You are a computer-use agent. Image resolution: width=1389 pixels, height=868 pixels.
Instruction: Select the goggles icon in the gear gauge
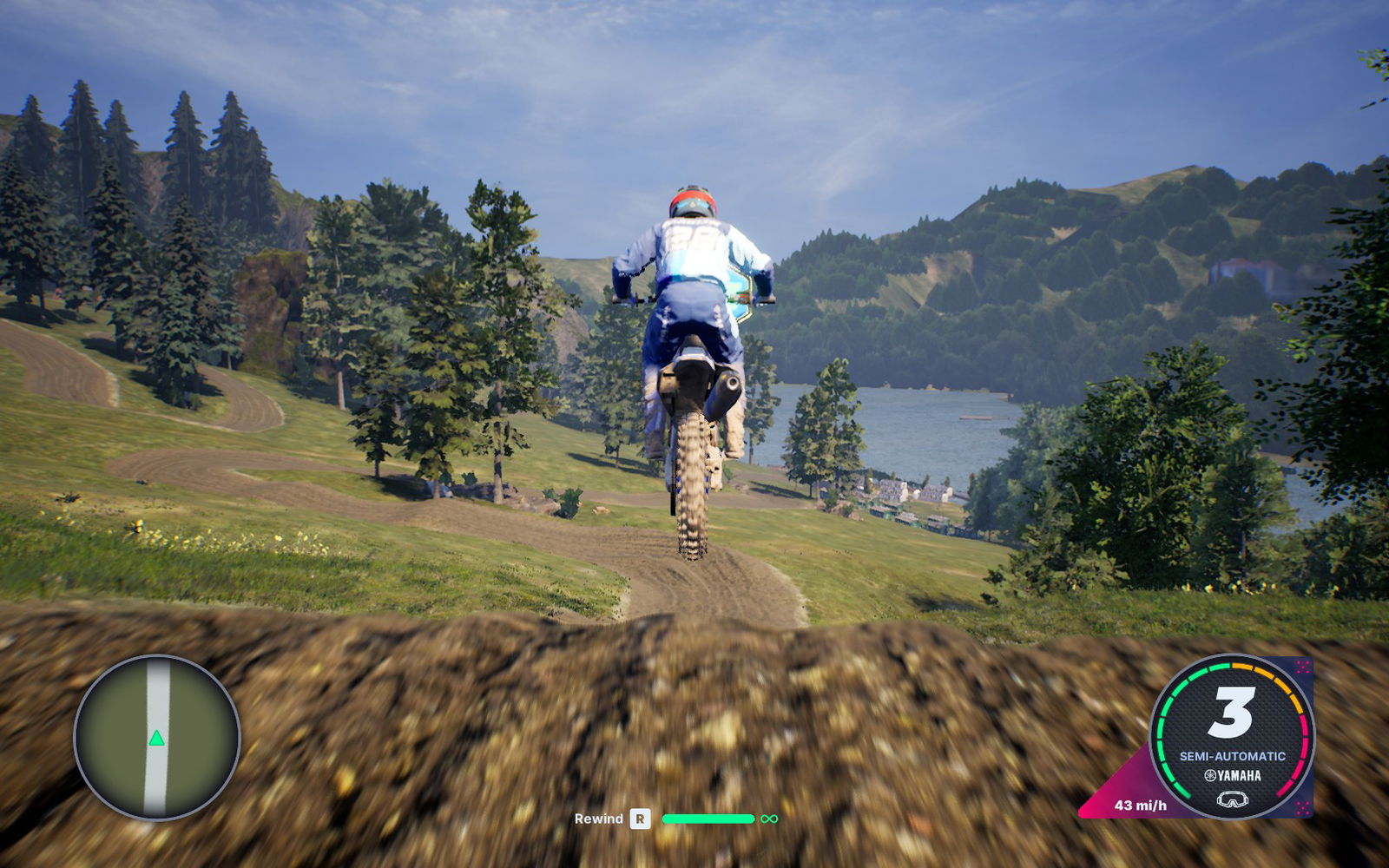1232,799
